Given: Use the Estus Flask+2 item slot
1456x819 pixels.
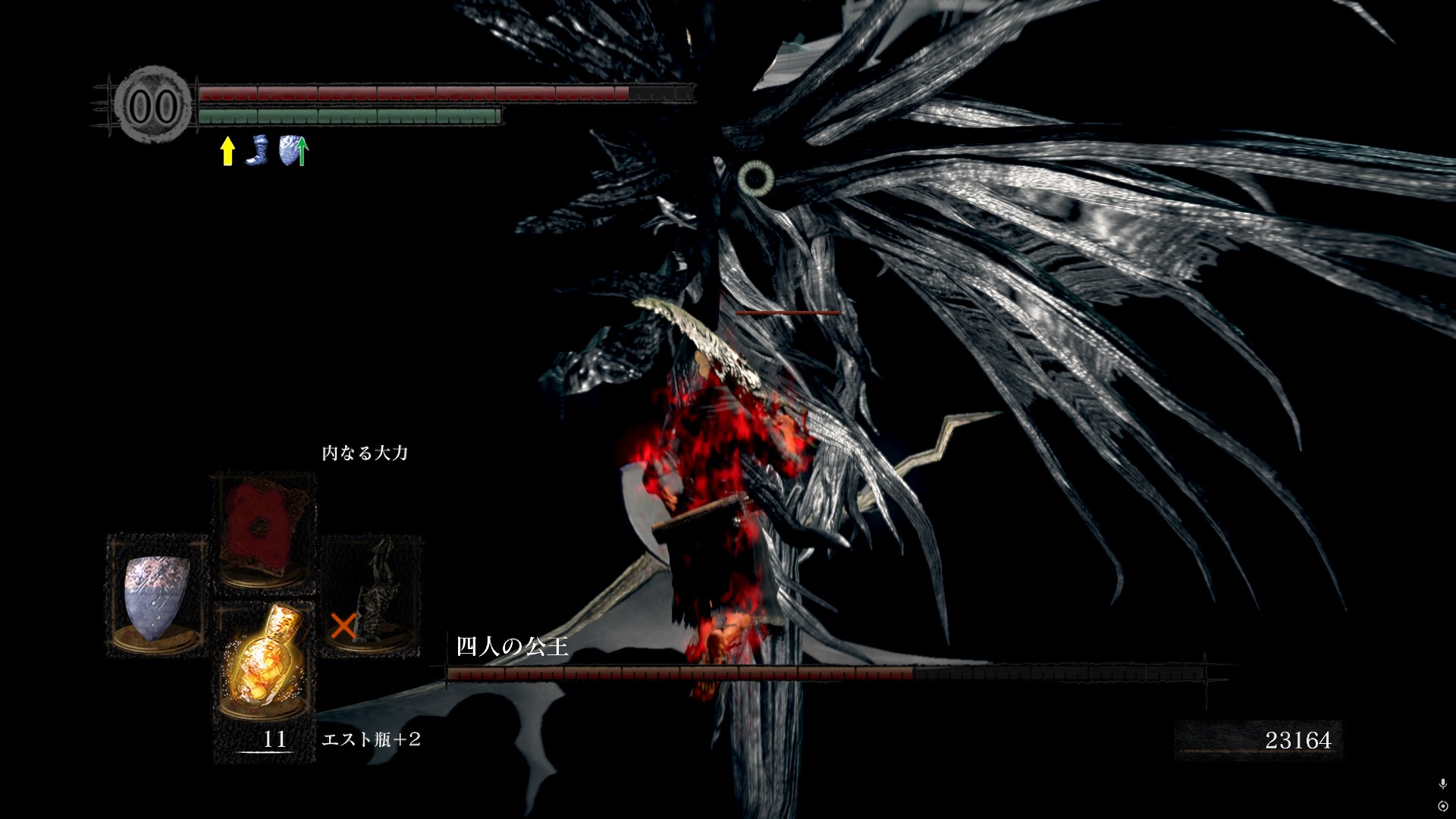Looking at the screenshot, I should [x=262, y=661].
